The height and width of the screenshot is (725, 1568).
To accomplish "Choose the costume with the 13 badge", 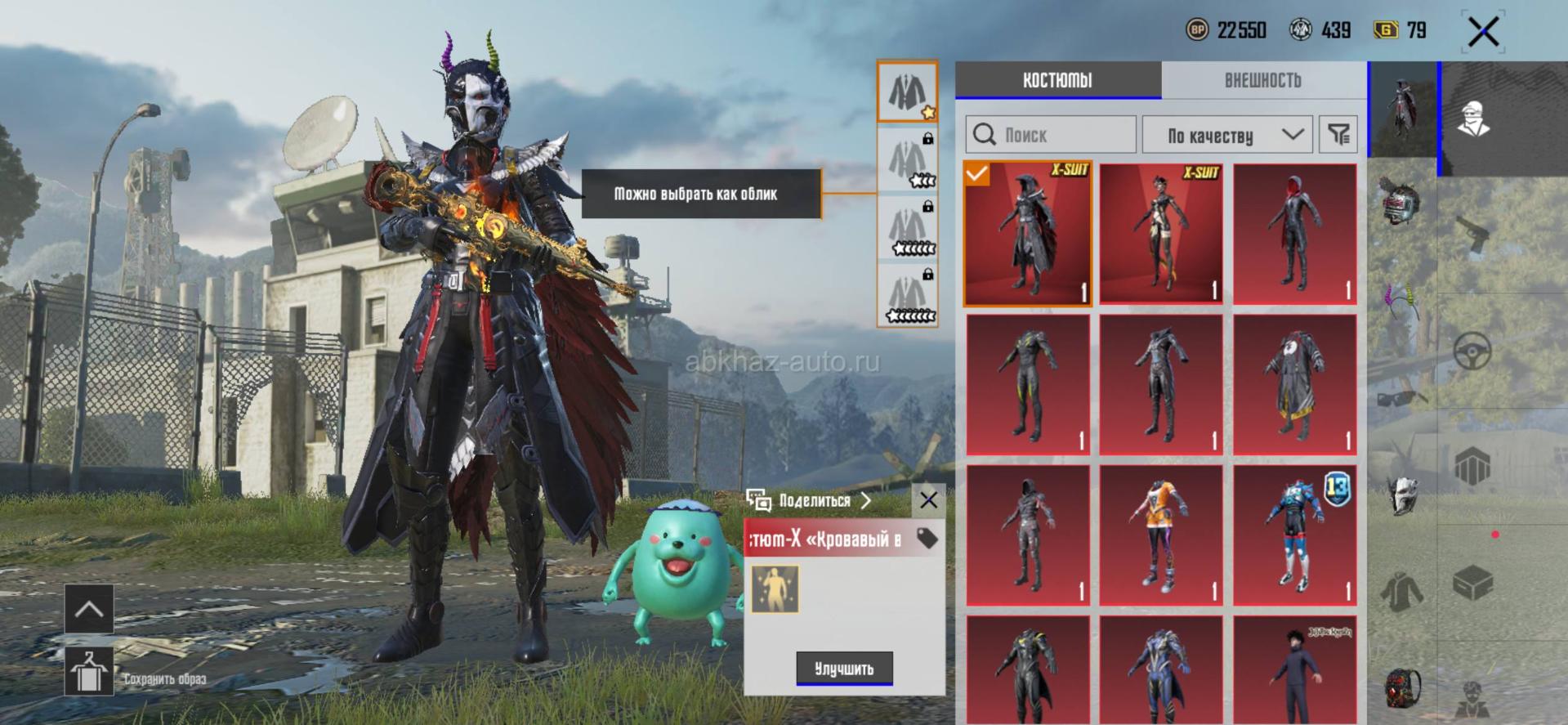I will pyautogui.click(x=1294, y=535).
